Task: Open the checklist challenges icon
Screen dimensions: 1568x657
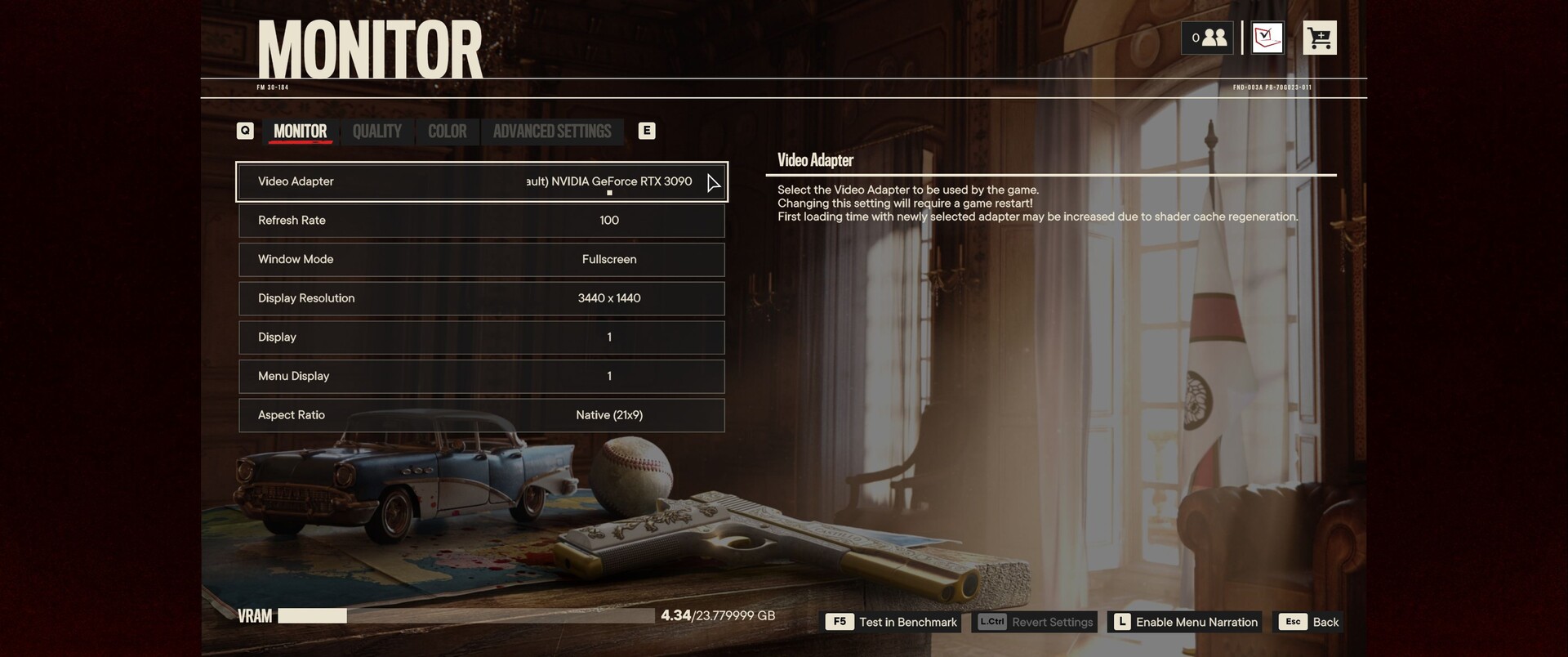Action: (x=1267, y=38)
